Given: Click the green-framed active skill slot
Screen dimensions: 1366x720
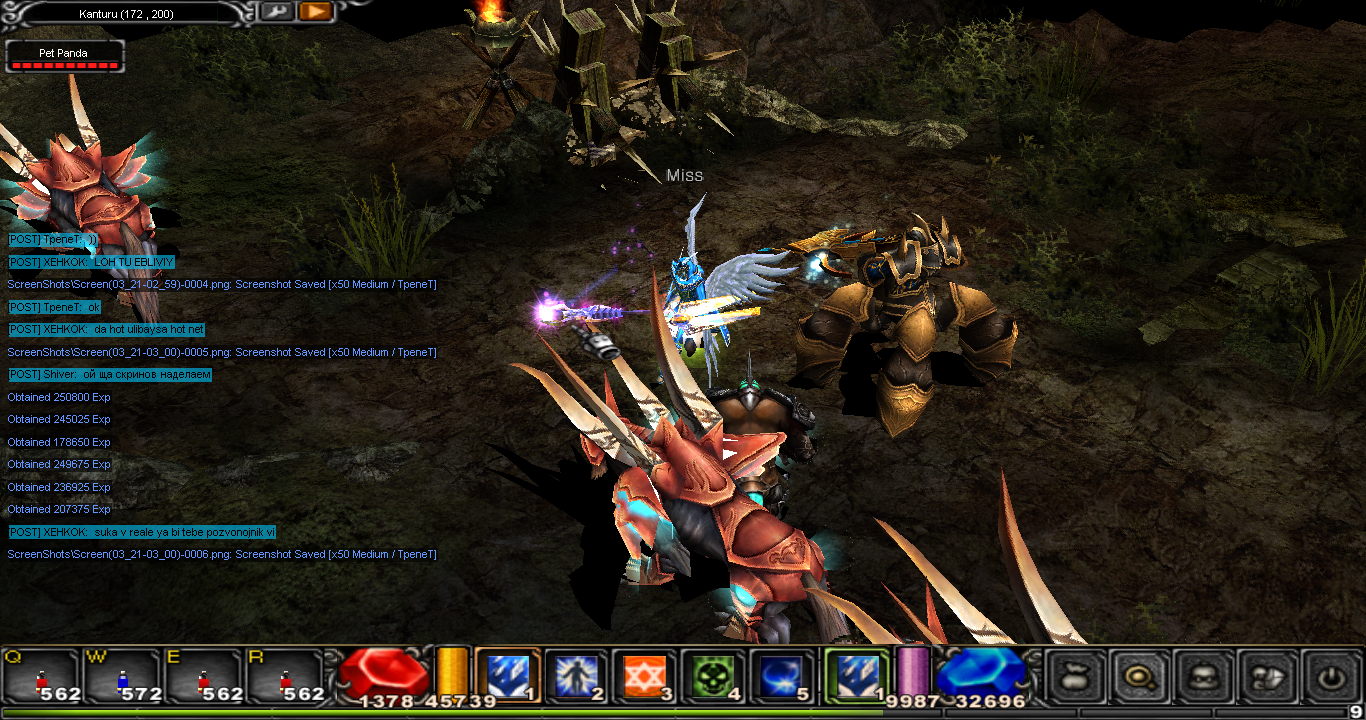Looking at the screenshot, I should point(856,677).
